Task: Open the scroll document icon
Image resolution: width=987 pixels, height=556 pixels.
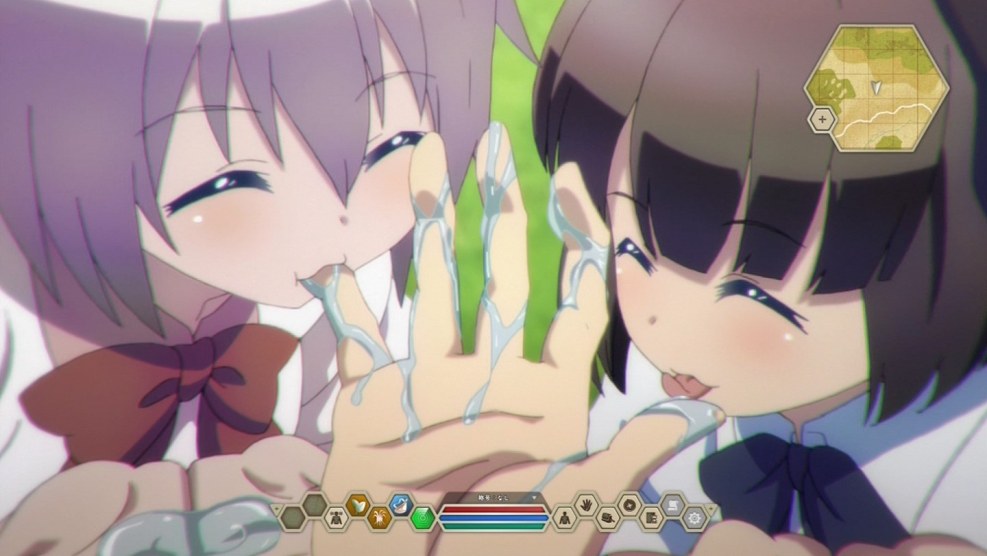Action: coord(674,506)
